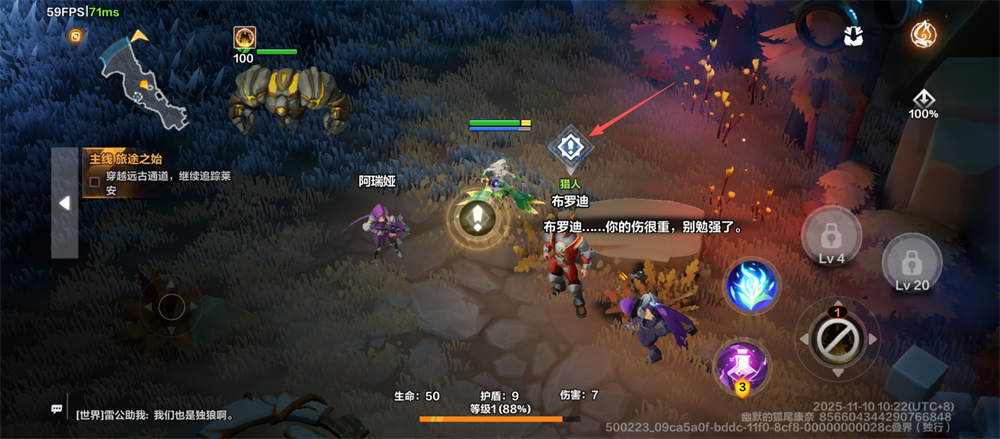The height and width of the screenshot is (439, 1000).
Task: Collapse the quest tracker with the left arrow
Action: [x=64, y=203]
